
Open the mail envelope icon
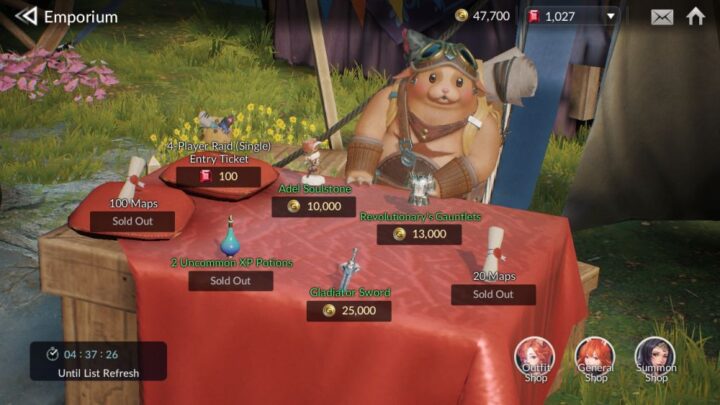click(662, 16)
